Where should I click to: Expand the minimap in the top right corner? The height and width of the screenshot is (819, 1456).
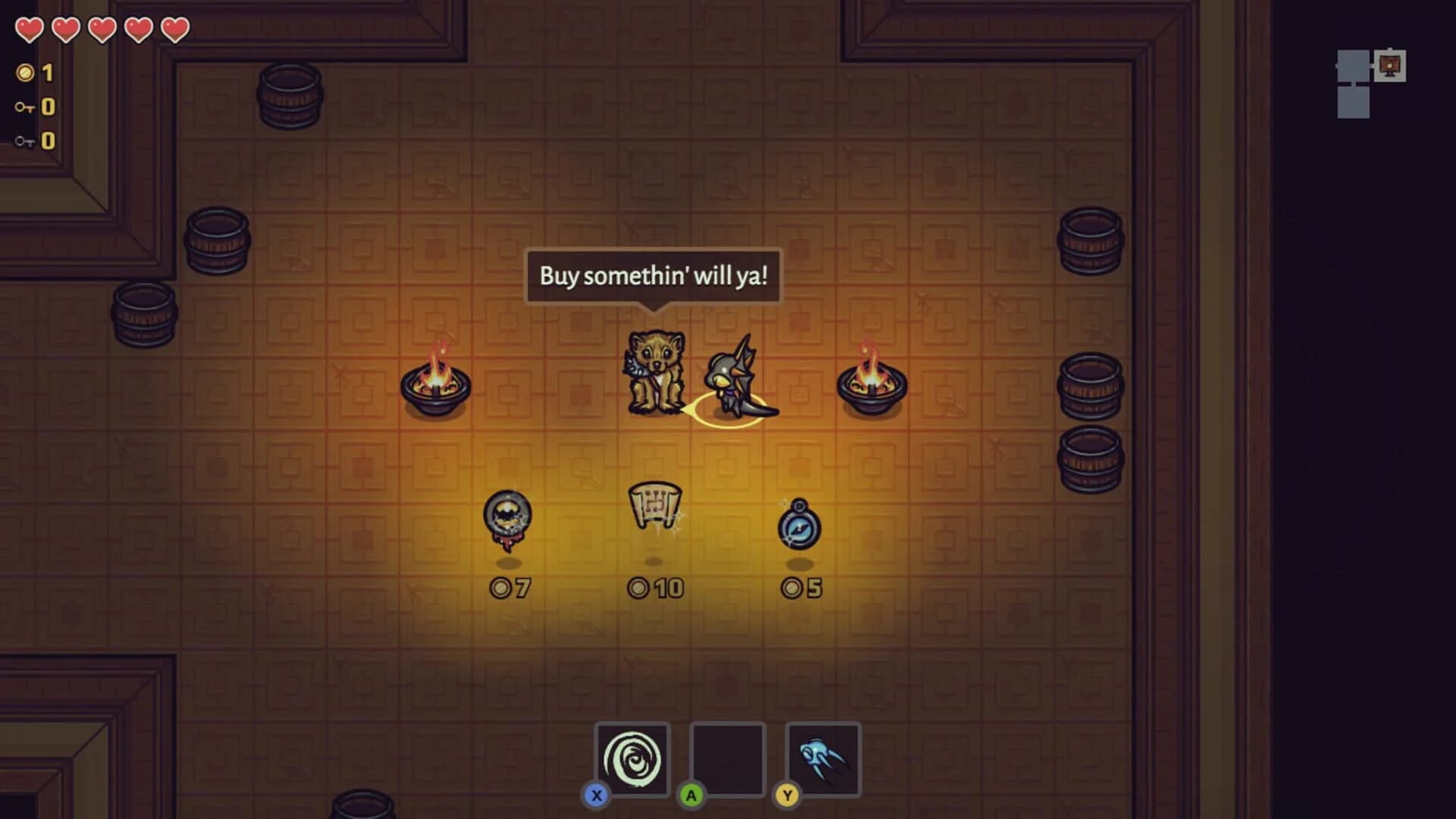[1369, 83]
